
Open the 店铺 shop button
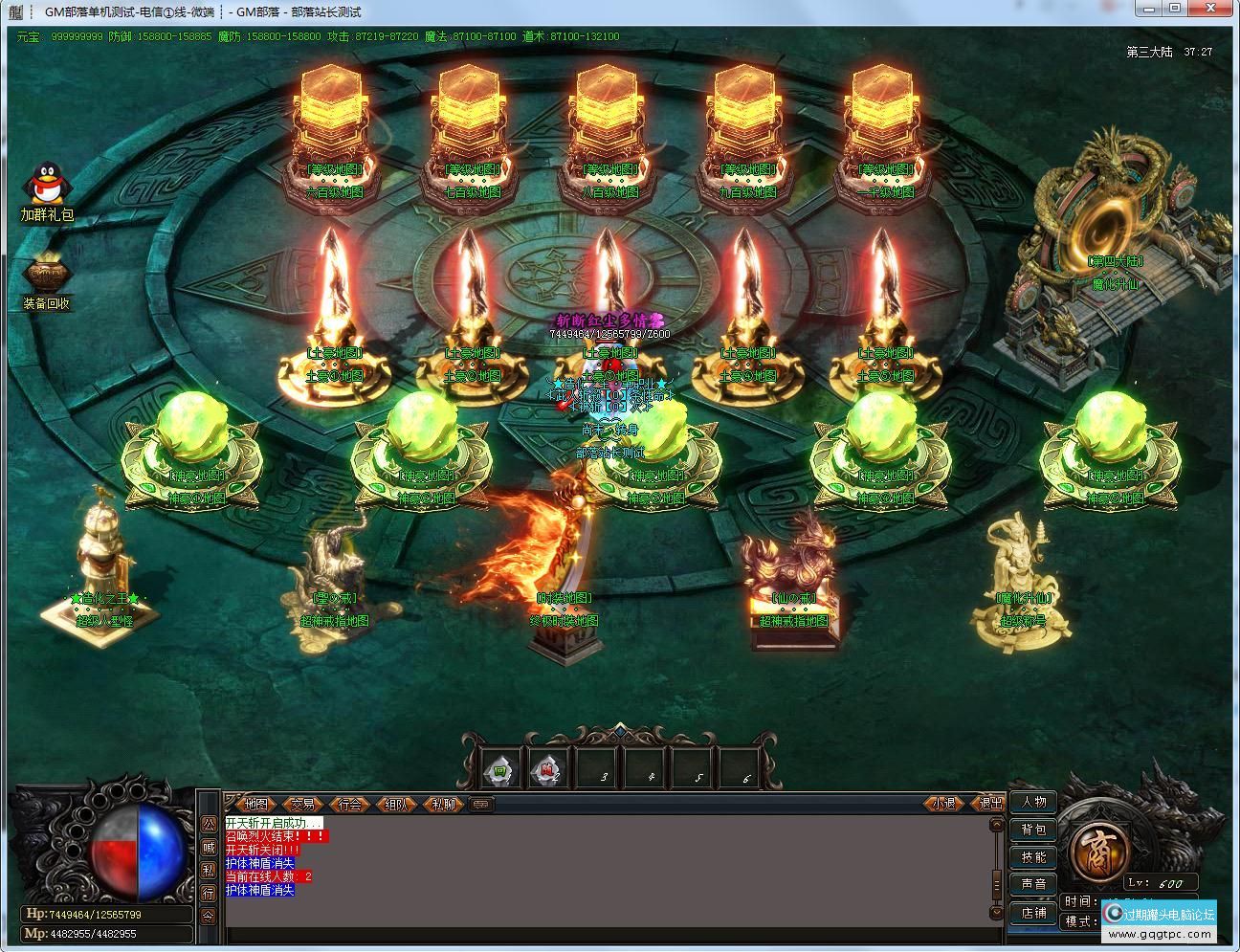tap(1033, 912)
